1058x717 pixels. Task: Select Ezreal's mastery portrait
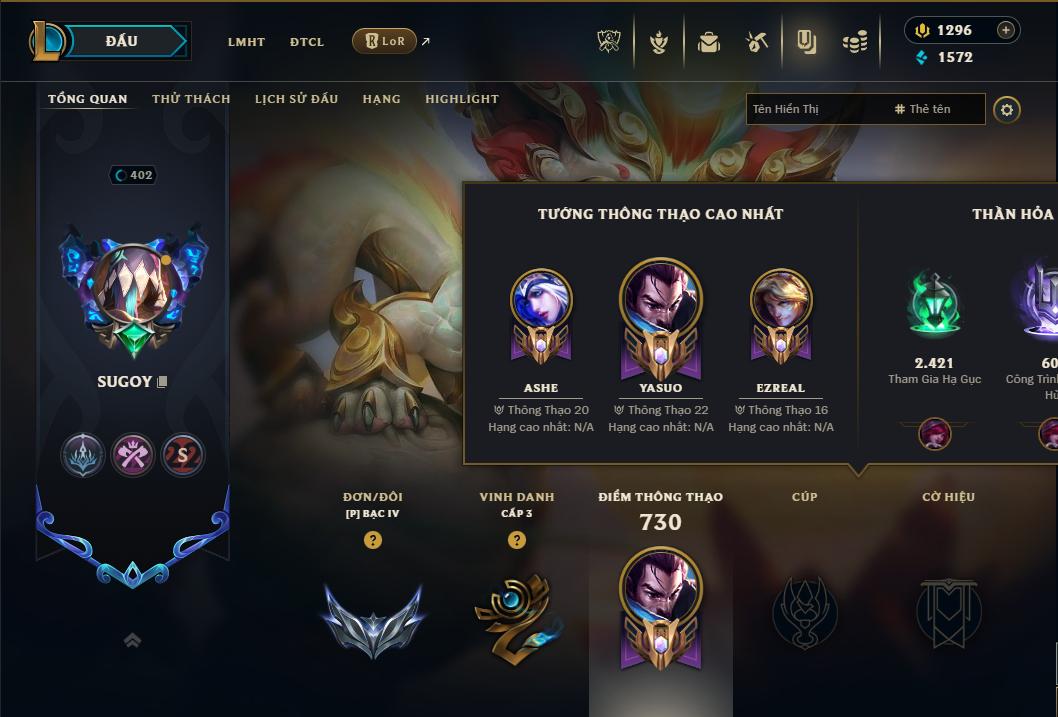[x=781, y=311]
